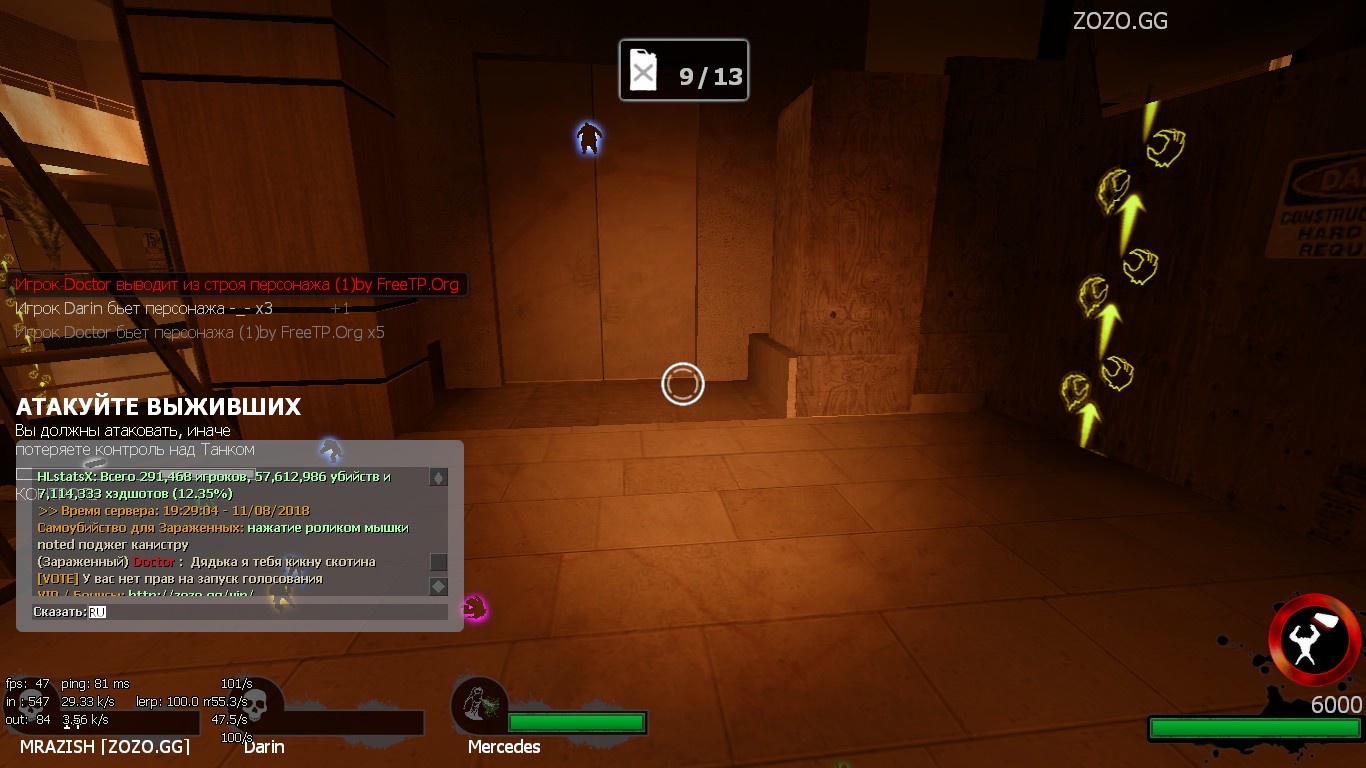Click the gas can objective counter icon
This screenshot has height=768, width=1366.
point(644,72)
